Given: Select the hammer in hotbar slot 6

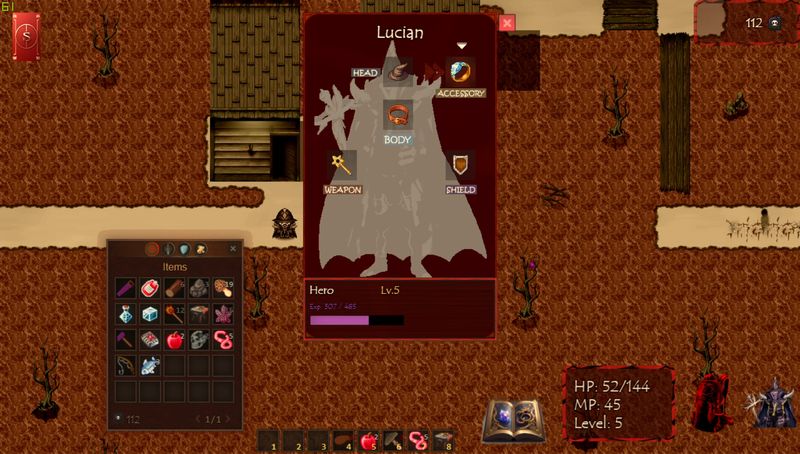Looking at the screenshot, I should (392, 439).
